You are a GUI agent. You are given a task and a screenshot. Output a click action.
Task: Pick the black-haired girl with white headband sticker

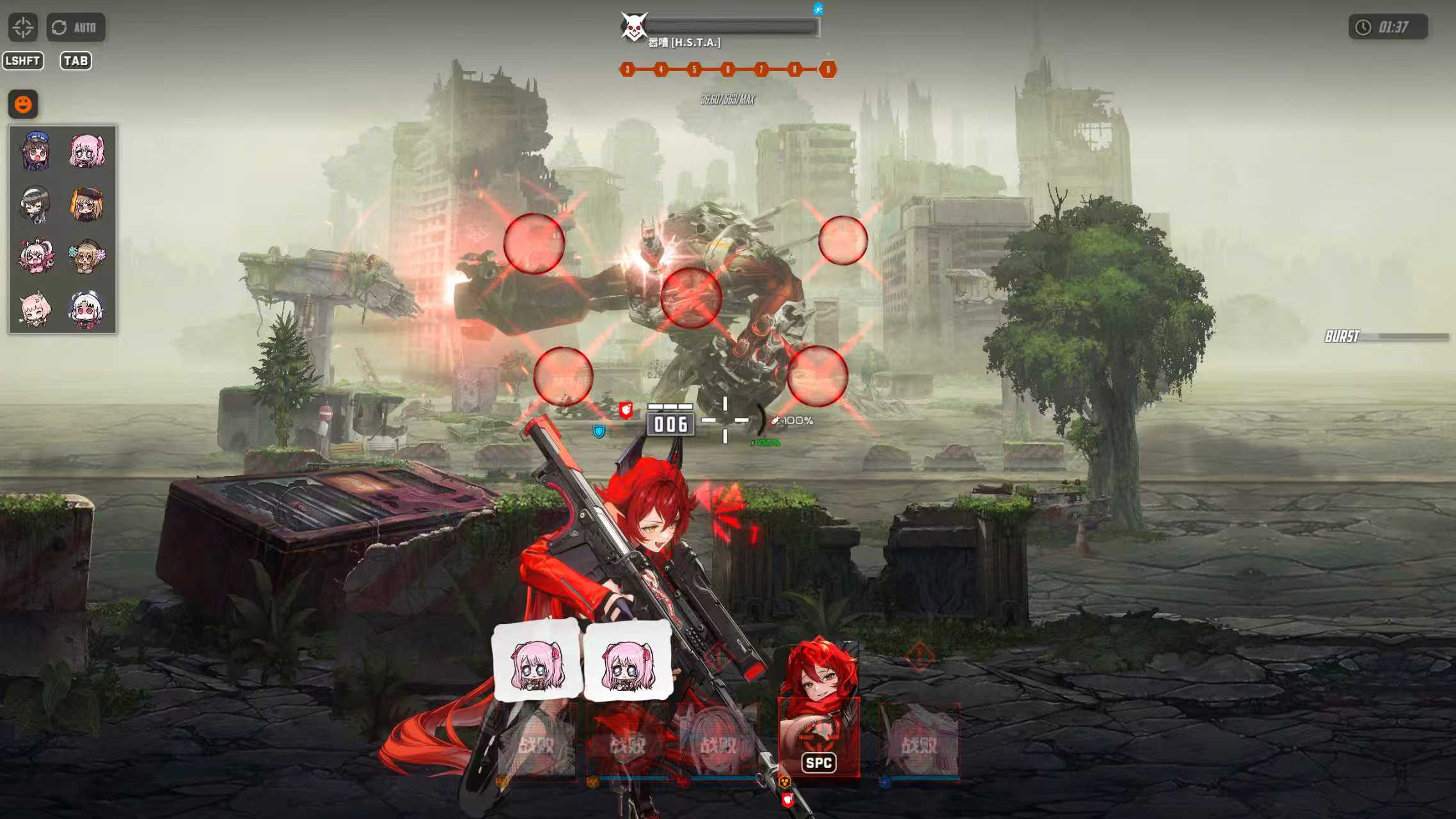(x=36, y=204)
